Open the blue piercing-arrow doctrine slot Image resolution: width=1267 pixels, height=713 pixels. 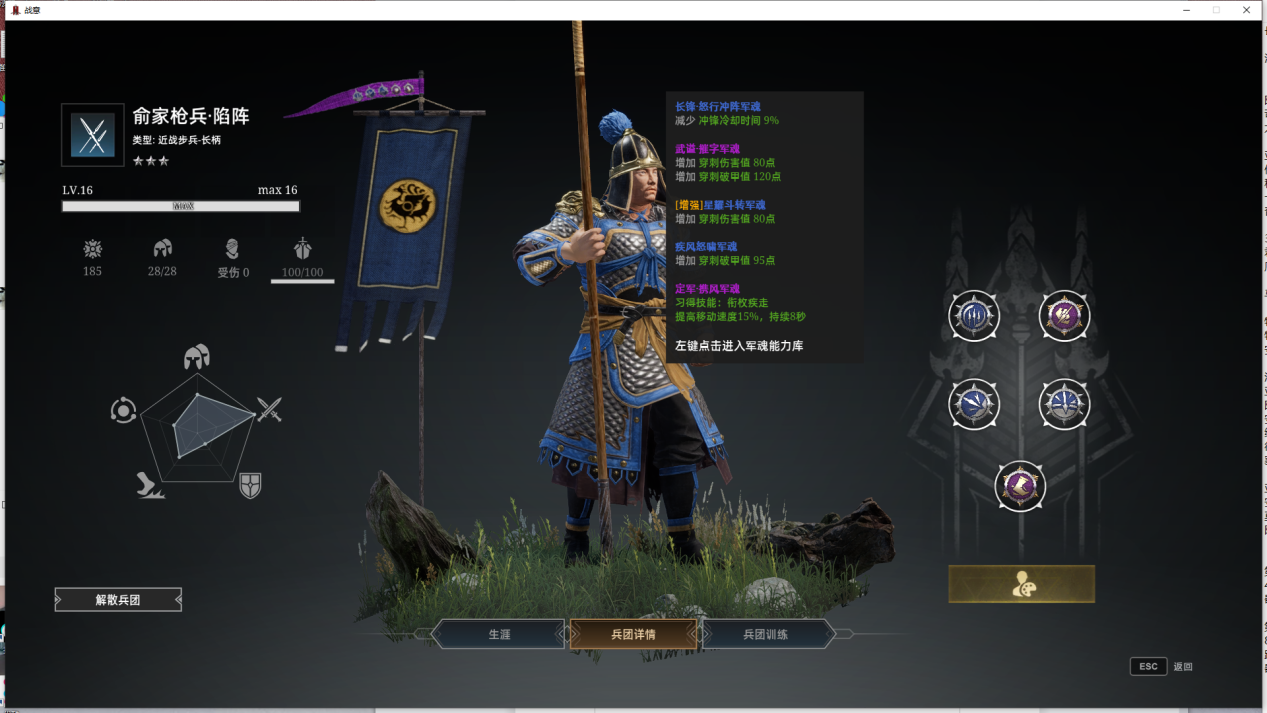pos(974,405)
